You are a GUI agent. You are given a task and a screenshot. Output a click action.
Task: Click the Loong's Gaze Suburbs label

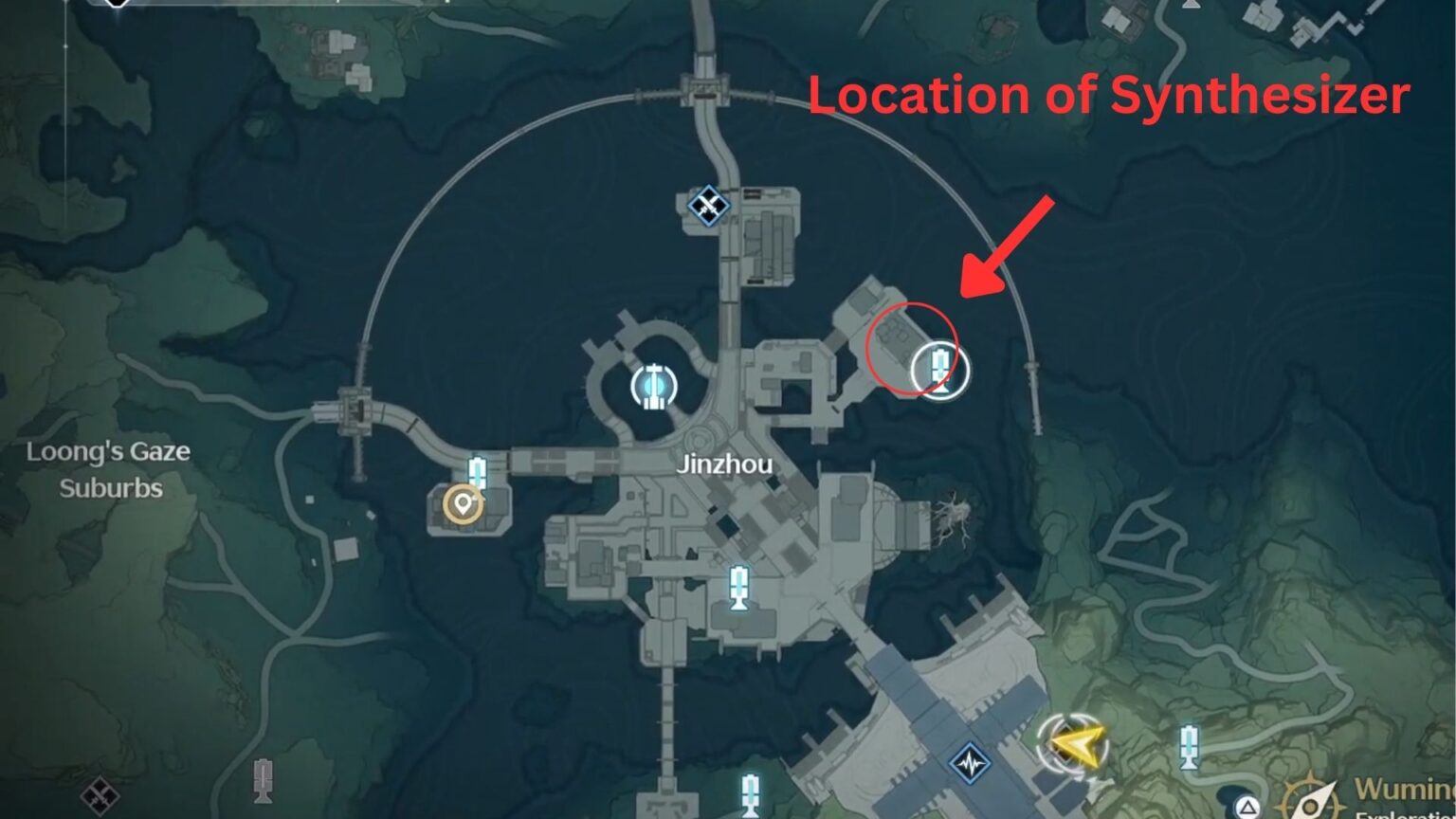(x=109, y=471)
